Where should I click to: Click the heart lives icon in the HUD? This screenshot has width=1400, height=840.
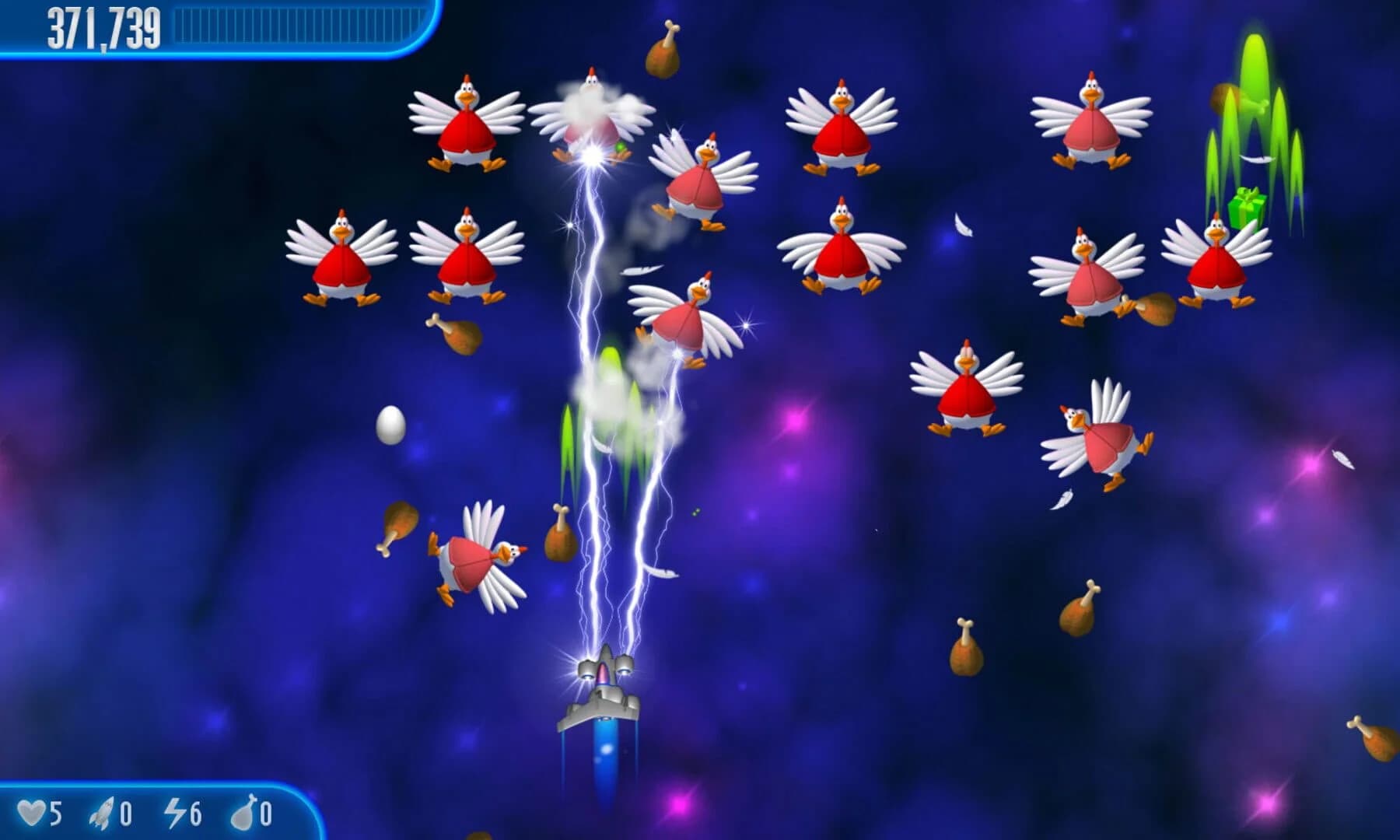[33, 811]
